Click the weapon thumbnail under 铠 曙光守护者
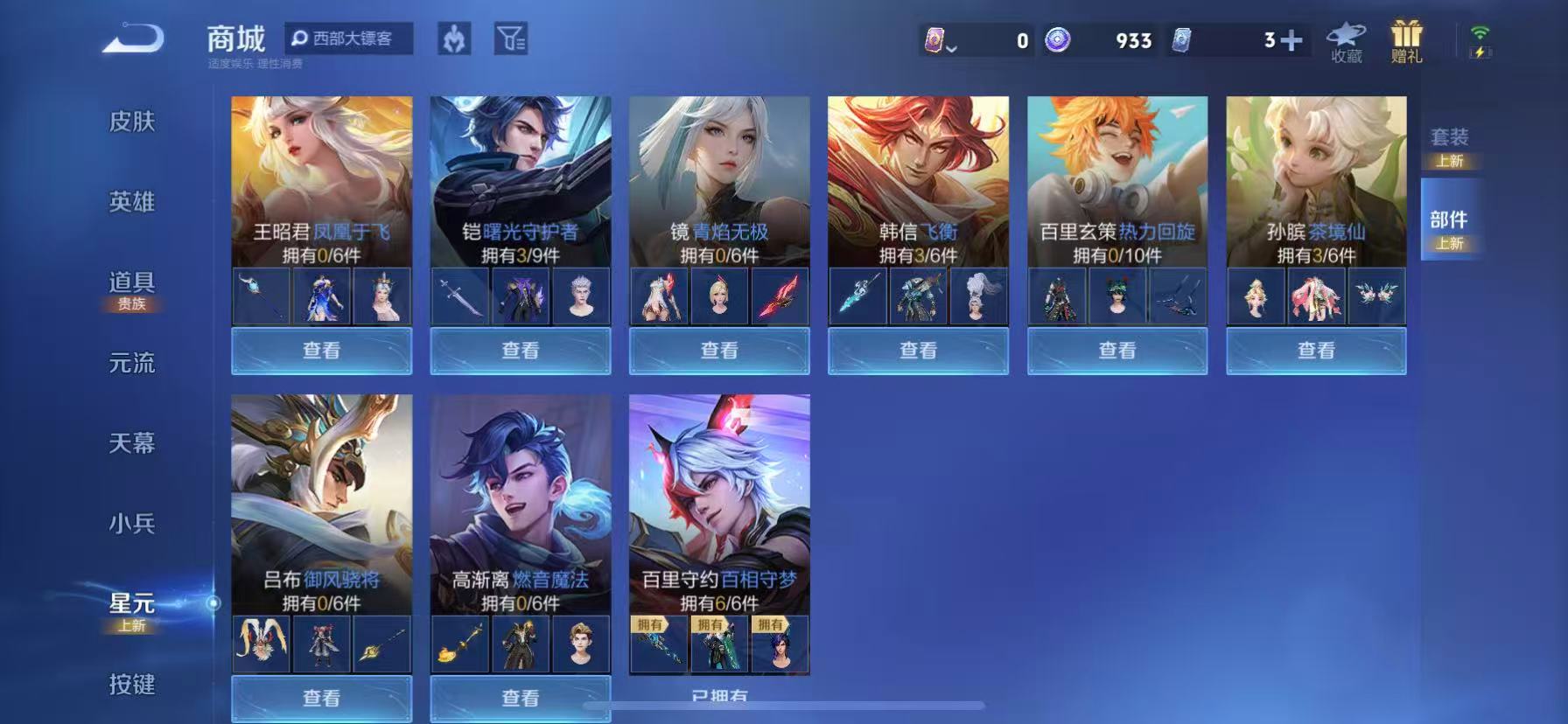The image size is (1568, 724). coord(459,296)
